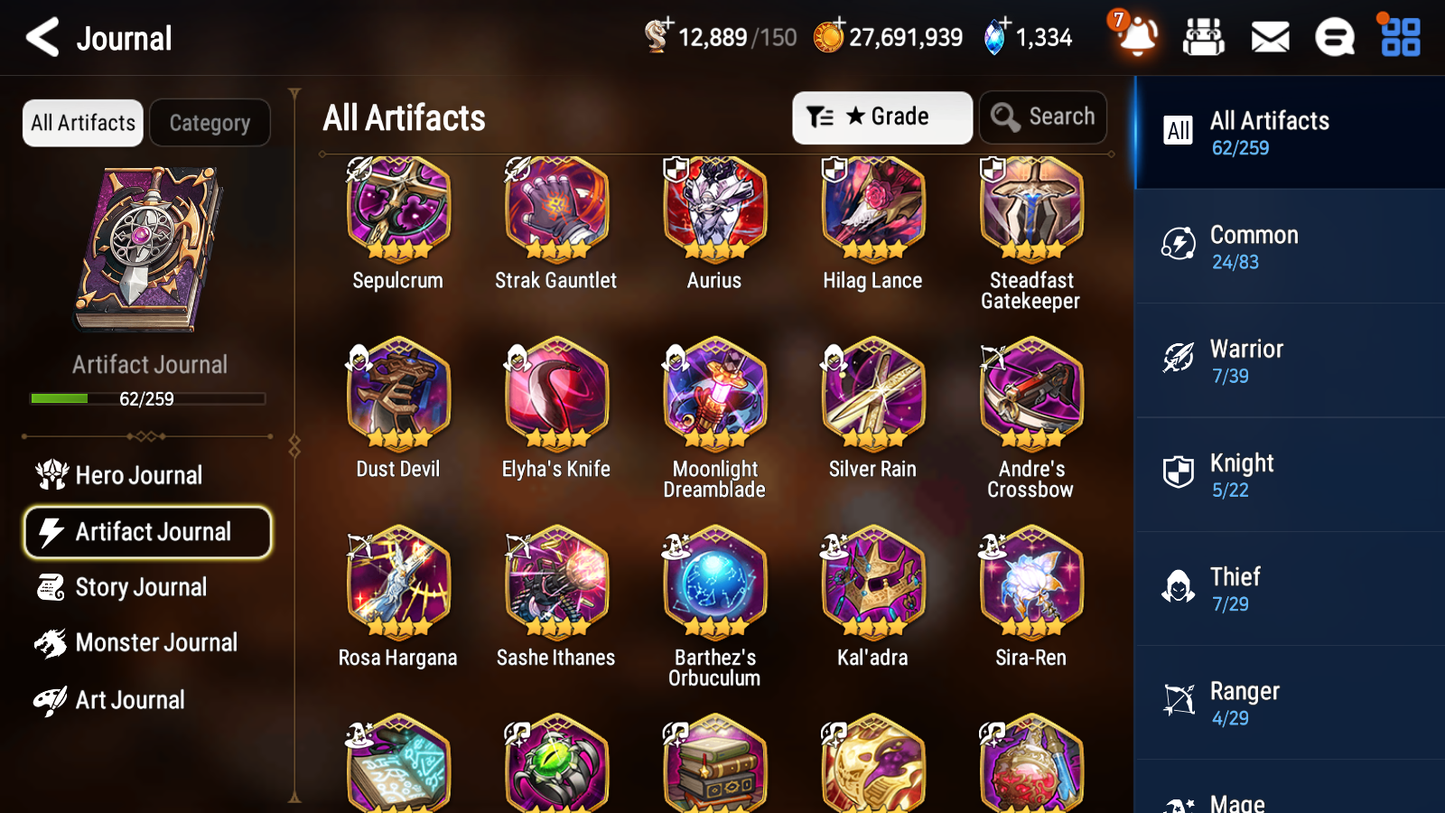
Task: Open the inventory chest icon
Action: (1203, 36)
